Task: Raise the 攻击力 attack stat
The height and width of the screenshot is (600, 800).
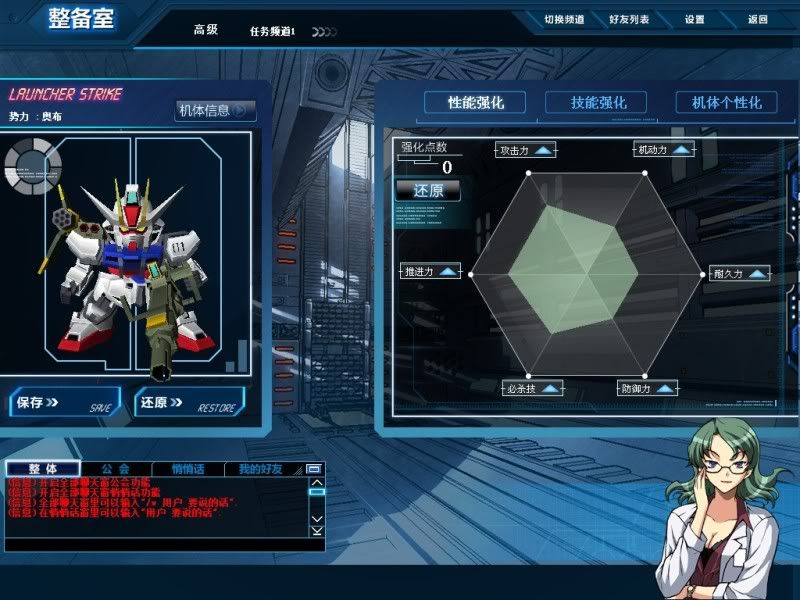Action: click(x=543, y=150)
